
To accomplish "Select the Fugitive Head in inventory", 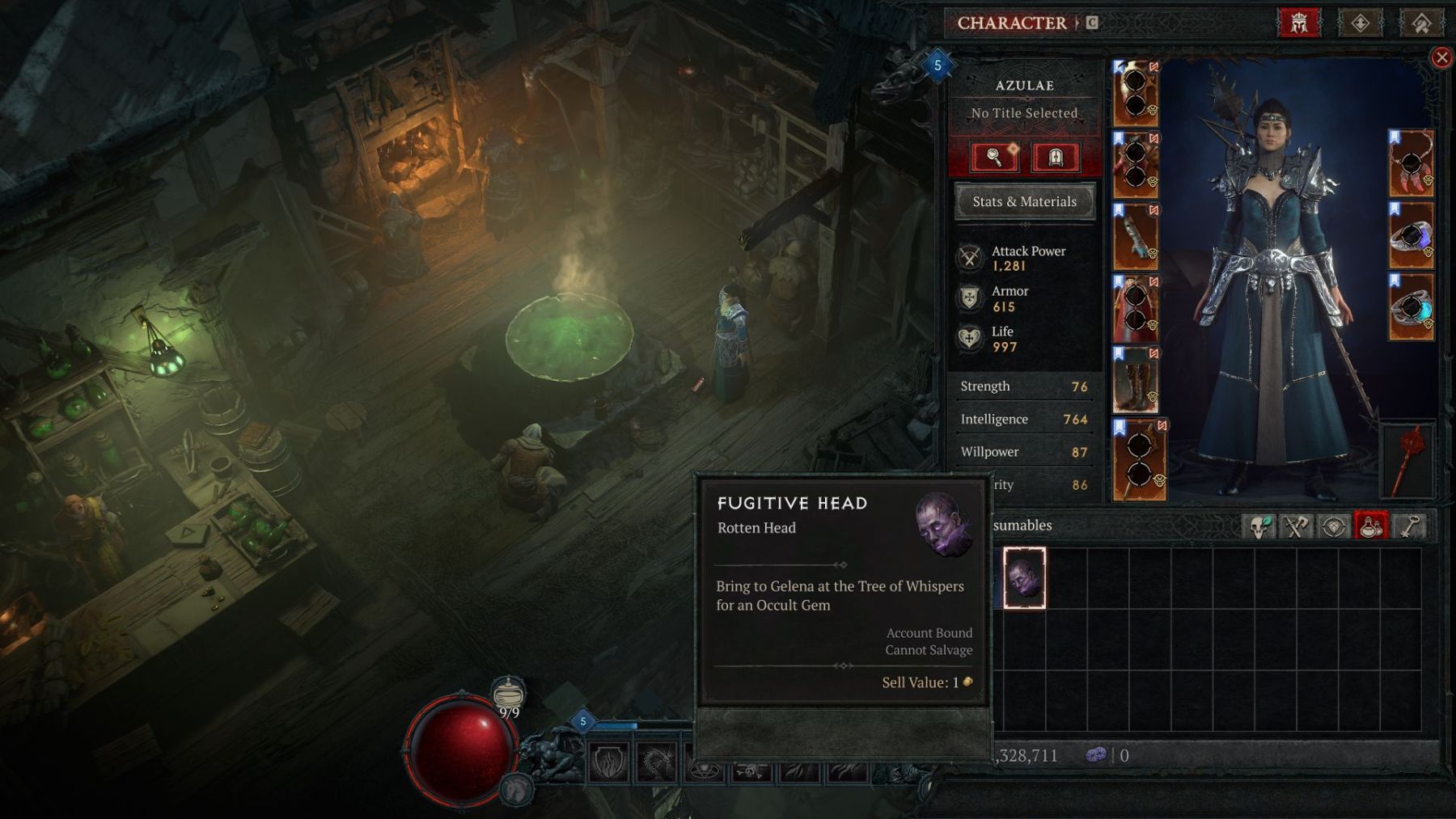I will [x=1024, y=577].
